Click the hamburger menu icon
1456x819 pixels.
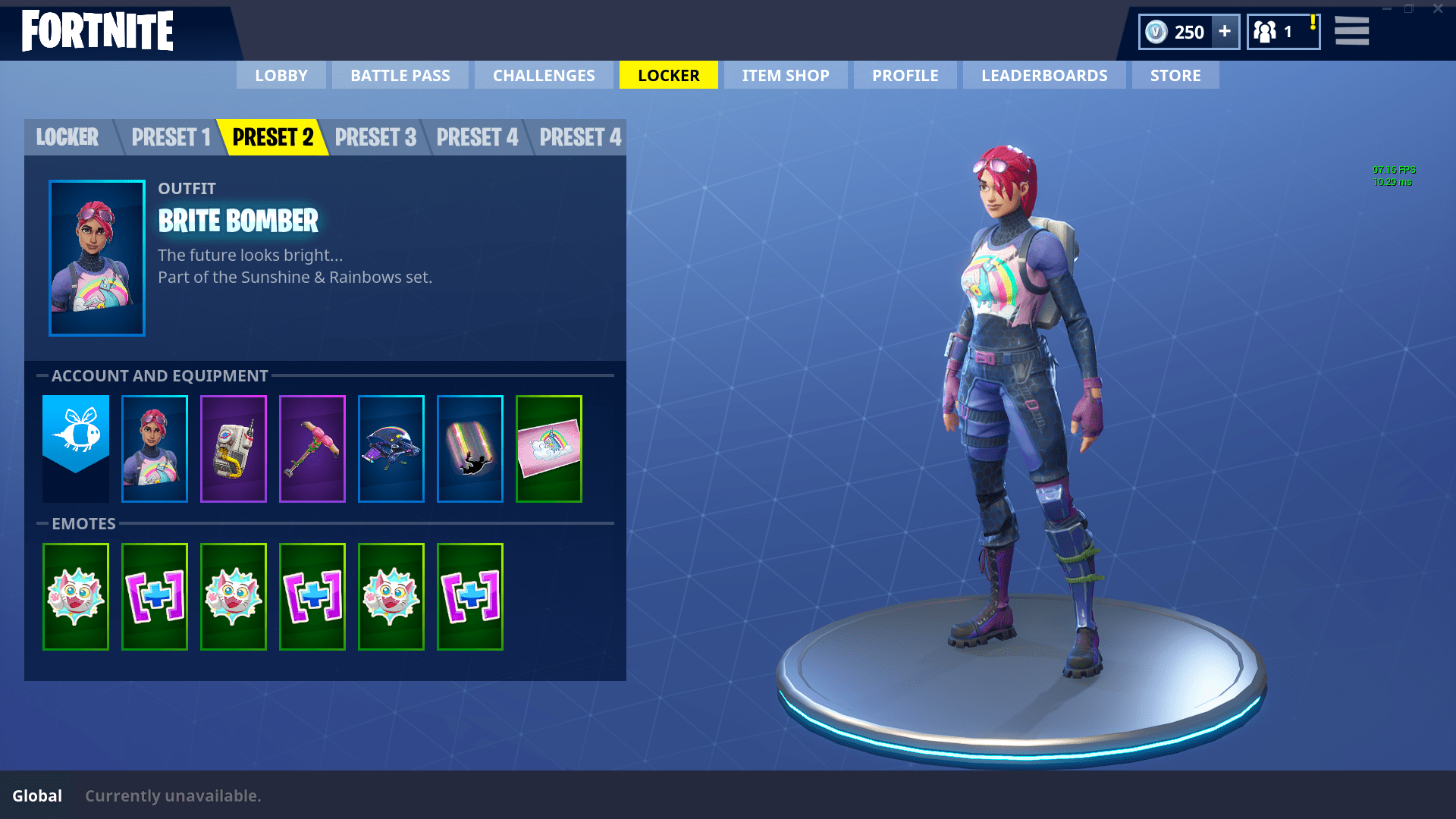[1351, 32]
